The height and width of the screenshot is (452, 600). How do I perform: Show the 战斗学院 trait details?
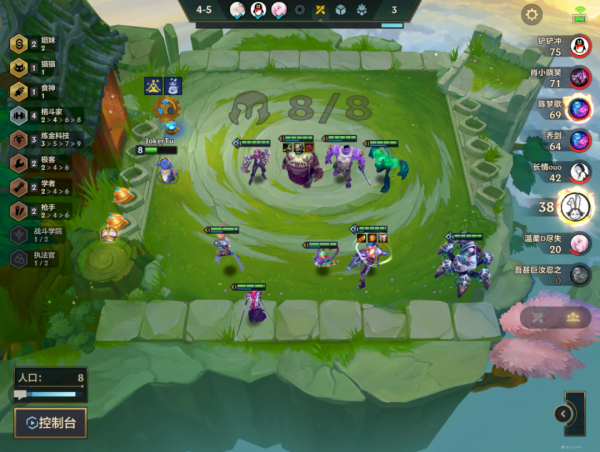pos(40,234)
